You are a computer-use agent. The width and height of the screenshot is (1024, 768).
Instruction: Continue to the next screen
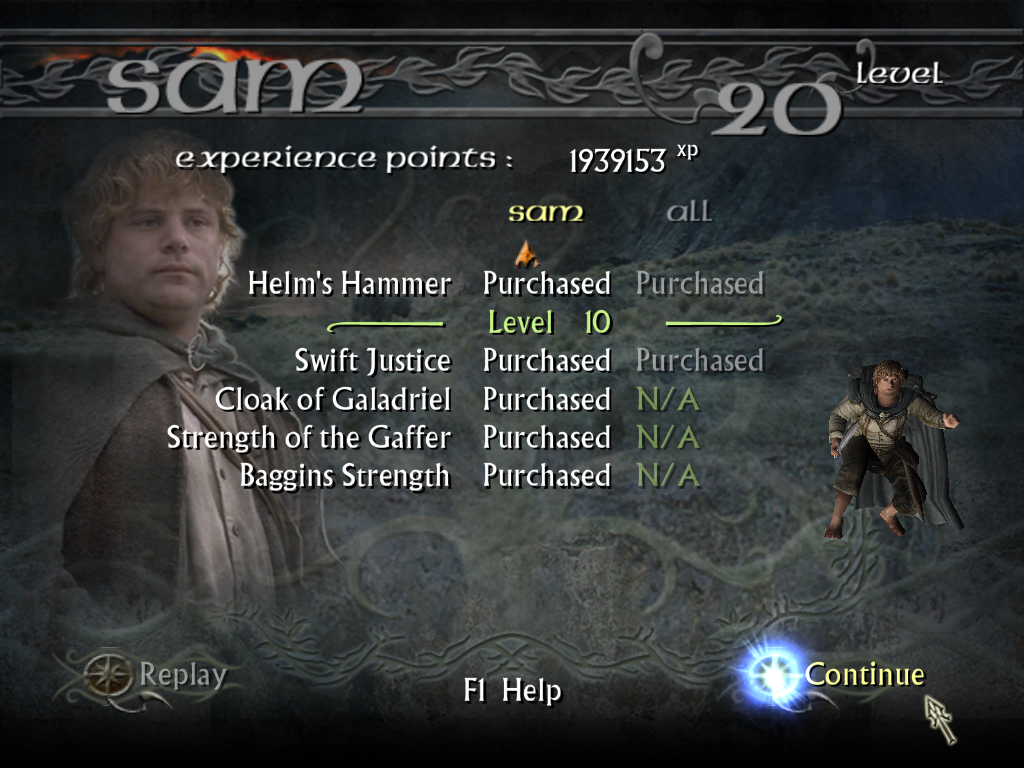864,675
